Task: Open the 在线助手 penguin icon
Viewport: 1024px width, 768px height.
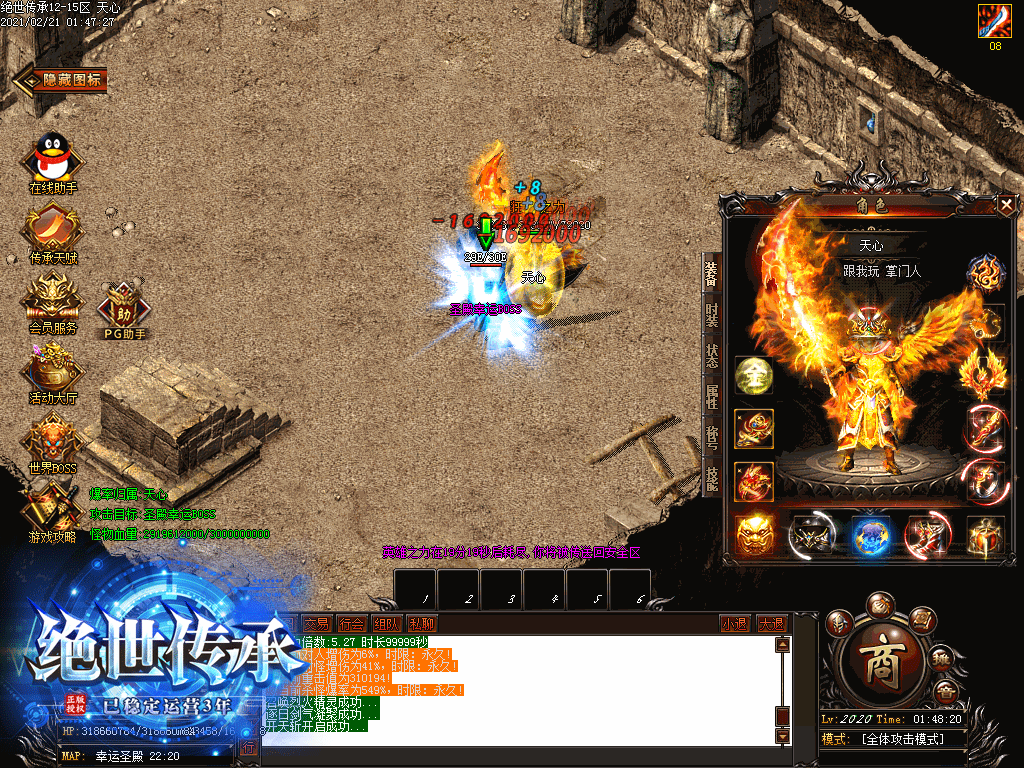Action: 52,161
